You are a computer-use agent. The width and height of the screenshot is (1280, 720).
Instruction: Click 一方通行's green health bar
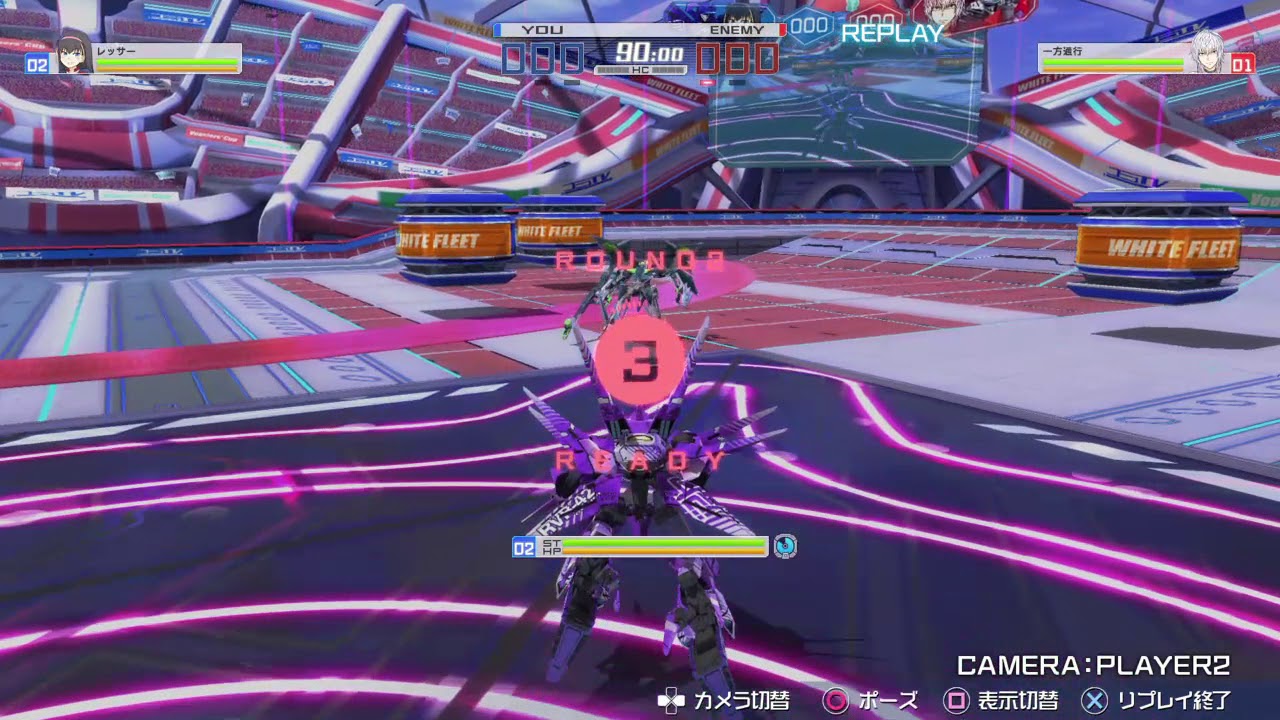[x=1115, y=59]
